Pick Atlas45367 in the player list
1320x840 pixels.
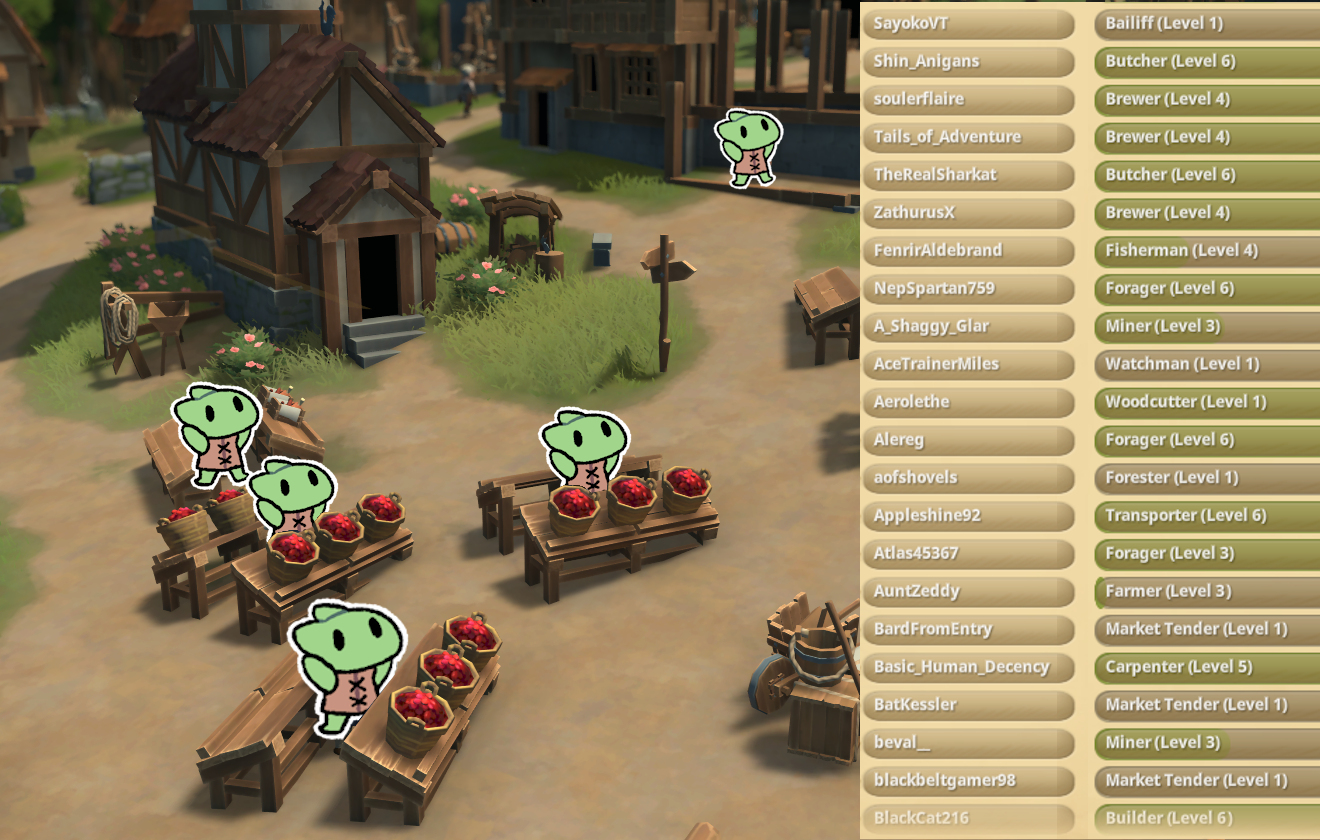click(x=967, y=553)
